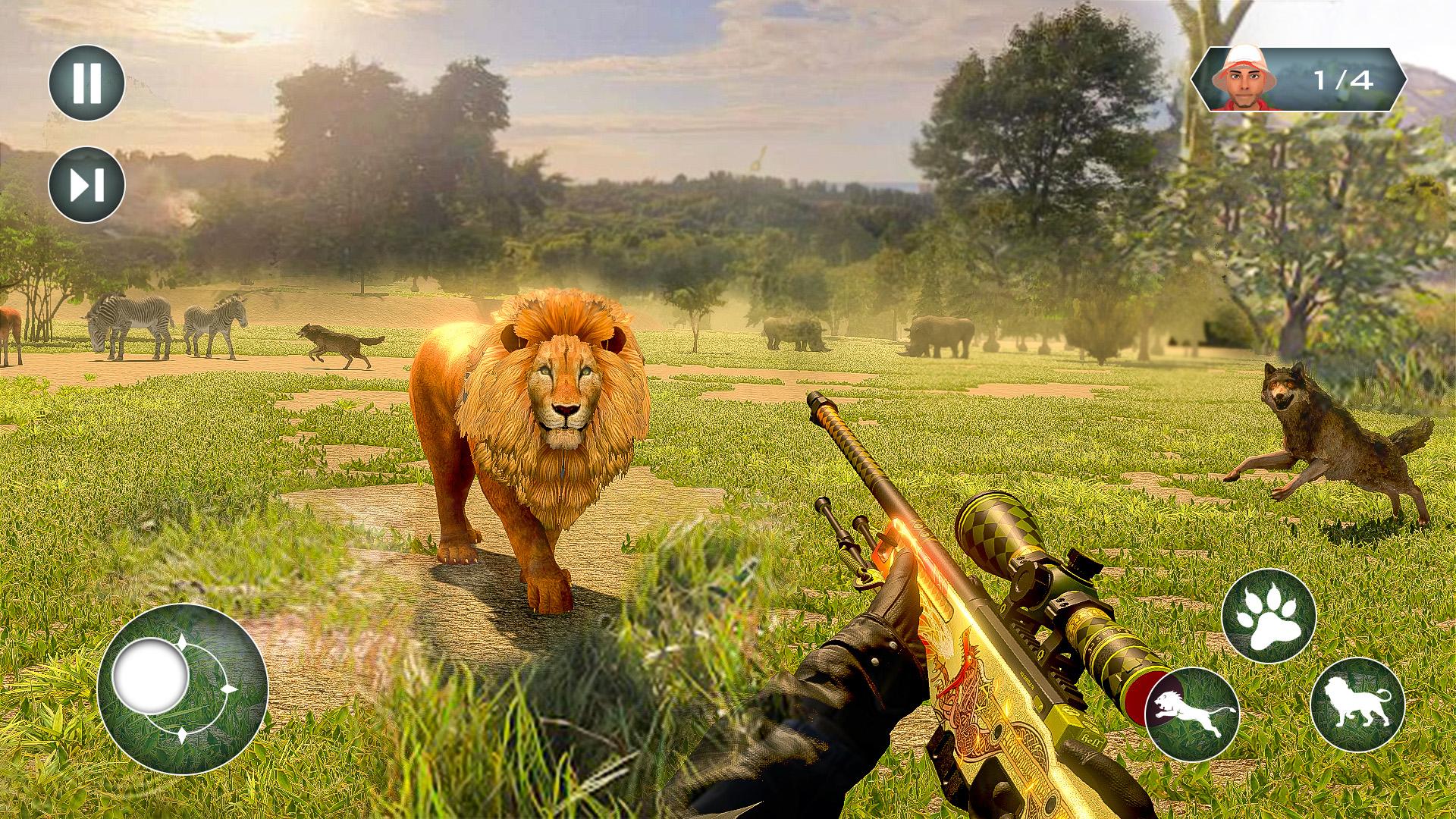Tap the skip-forward button
The image size is (1456, 819).
(x=86, y=184)
